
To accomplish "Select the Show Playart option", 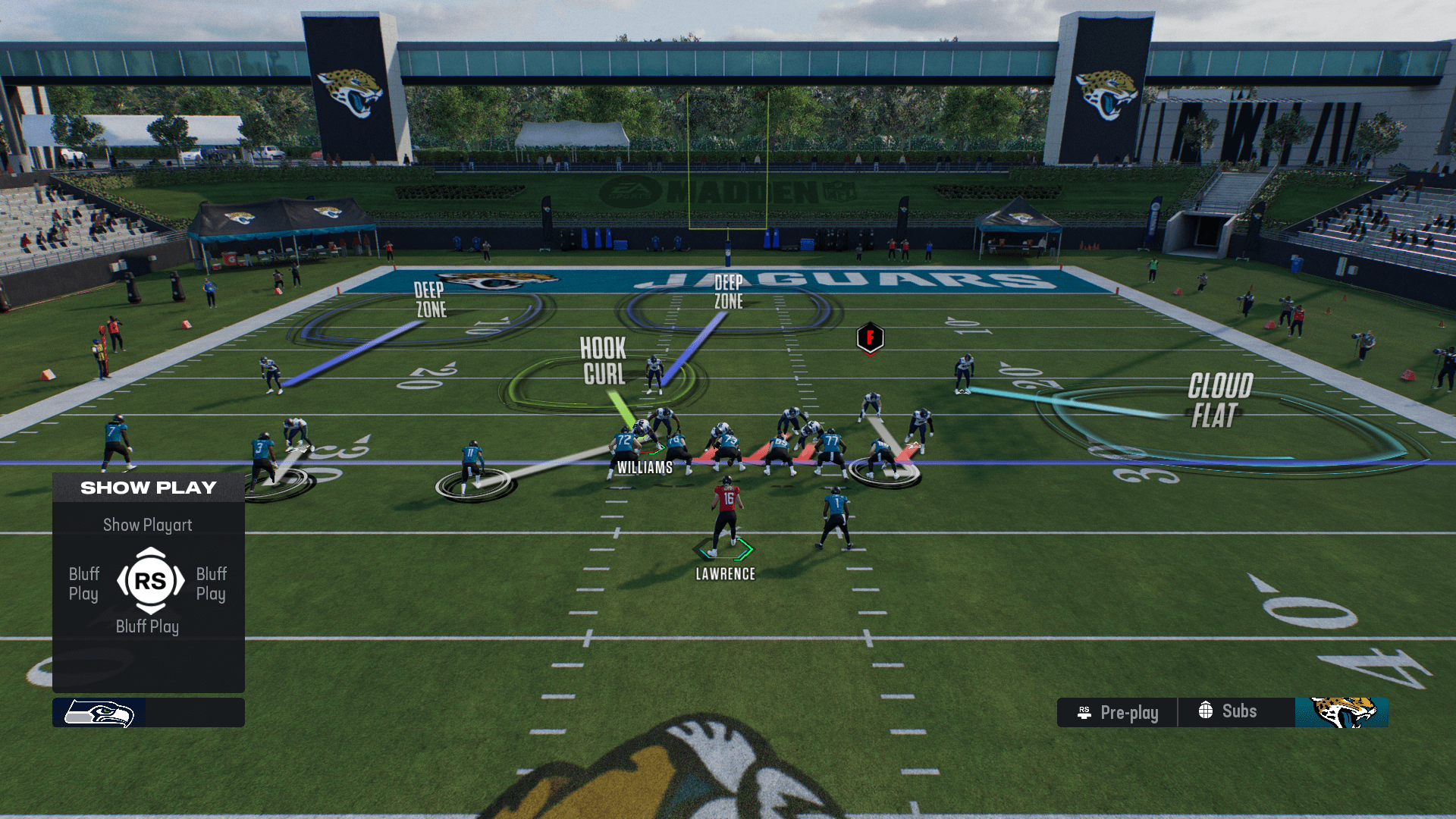I will coord(148,525).
